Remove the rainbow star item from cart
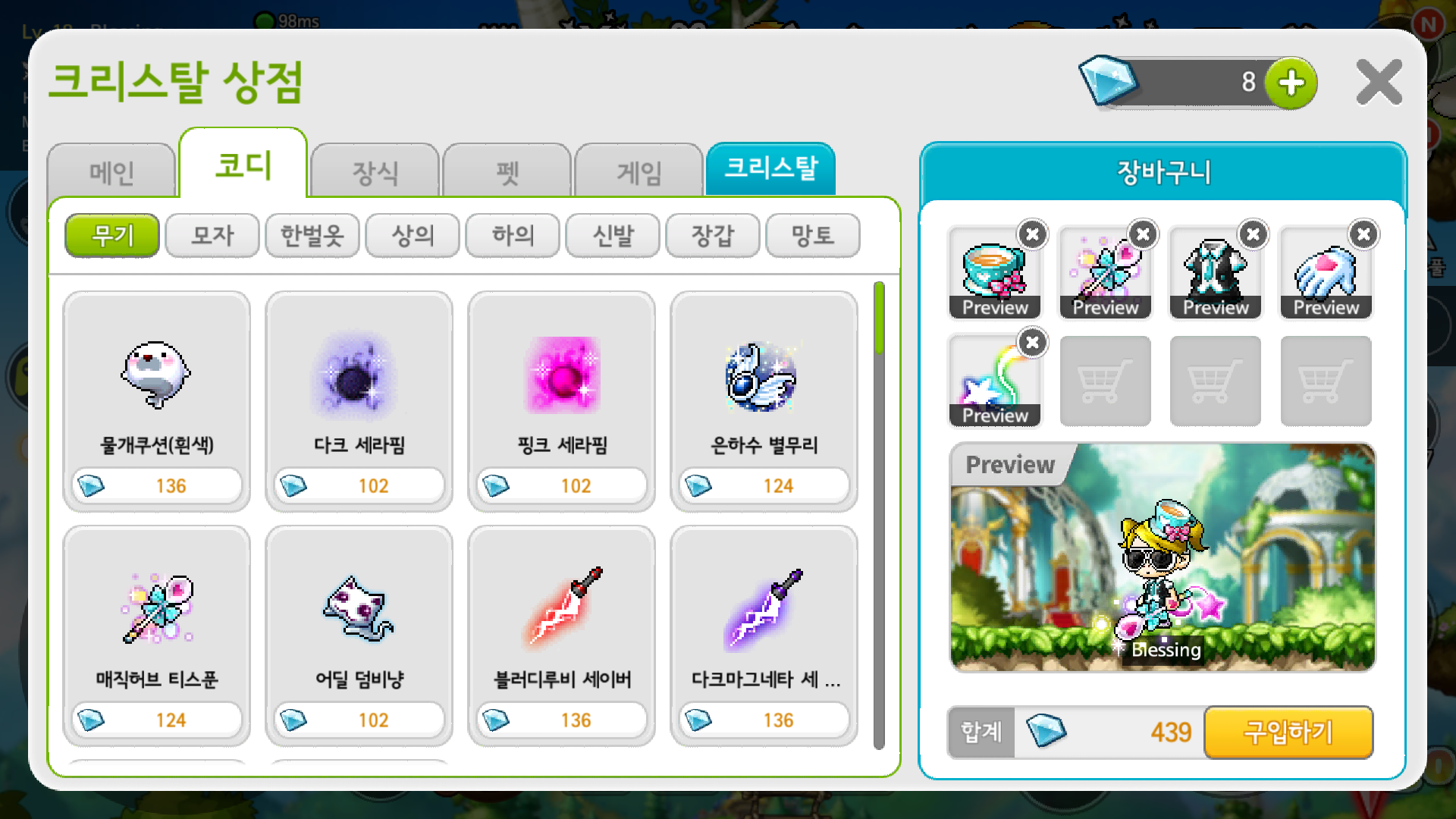The width and height of the screenshot is (1456, 819). [x=1031, y=343]
